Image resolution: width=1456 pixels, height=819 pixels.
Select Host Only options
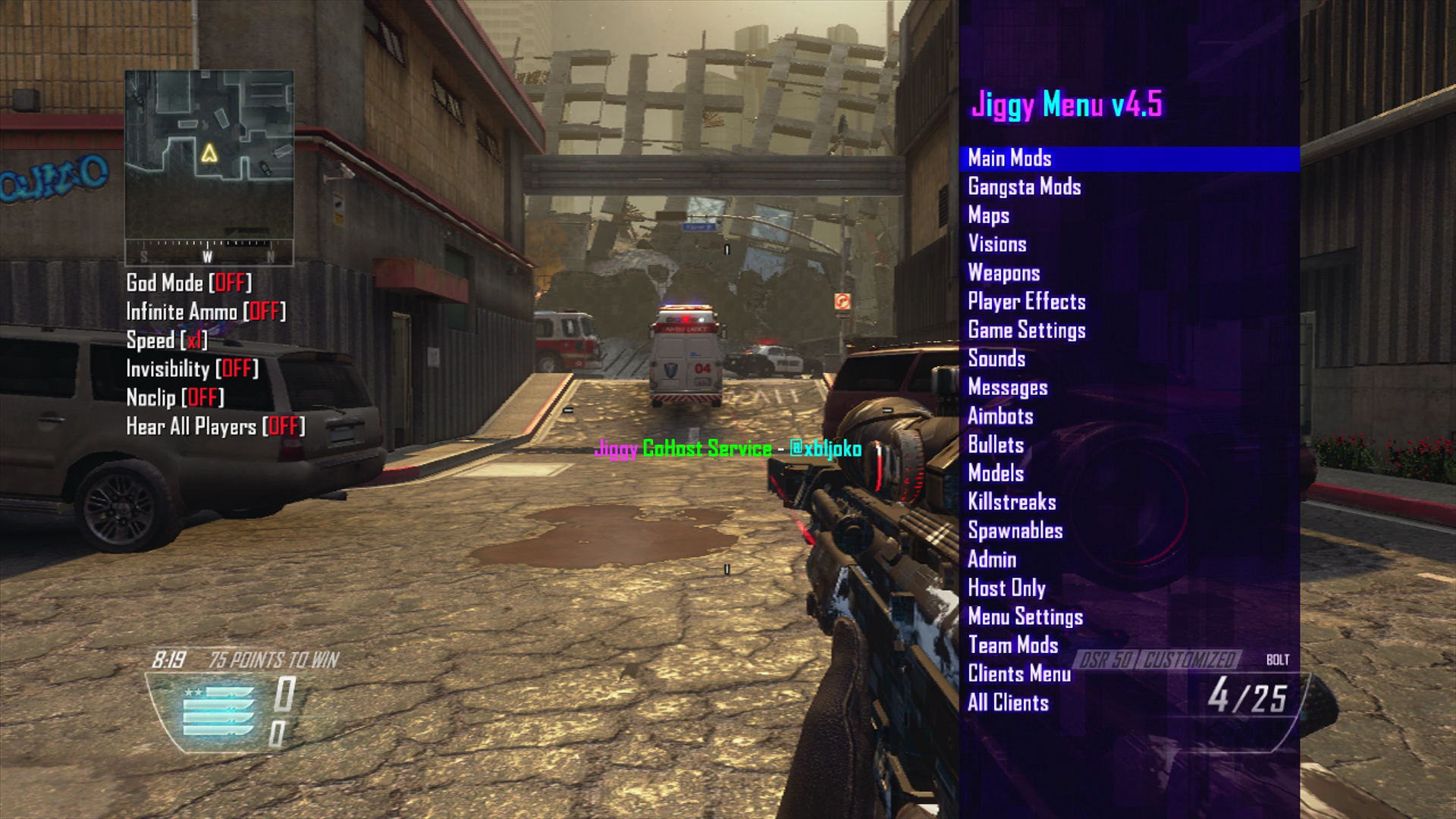pyautogui.click(x=1006, y=588)
